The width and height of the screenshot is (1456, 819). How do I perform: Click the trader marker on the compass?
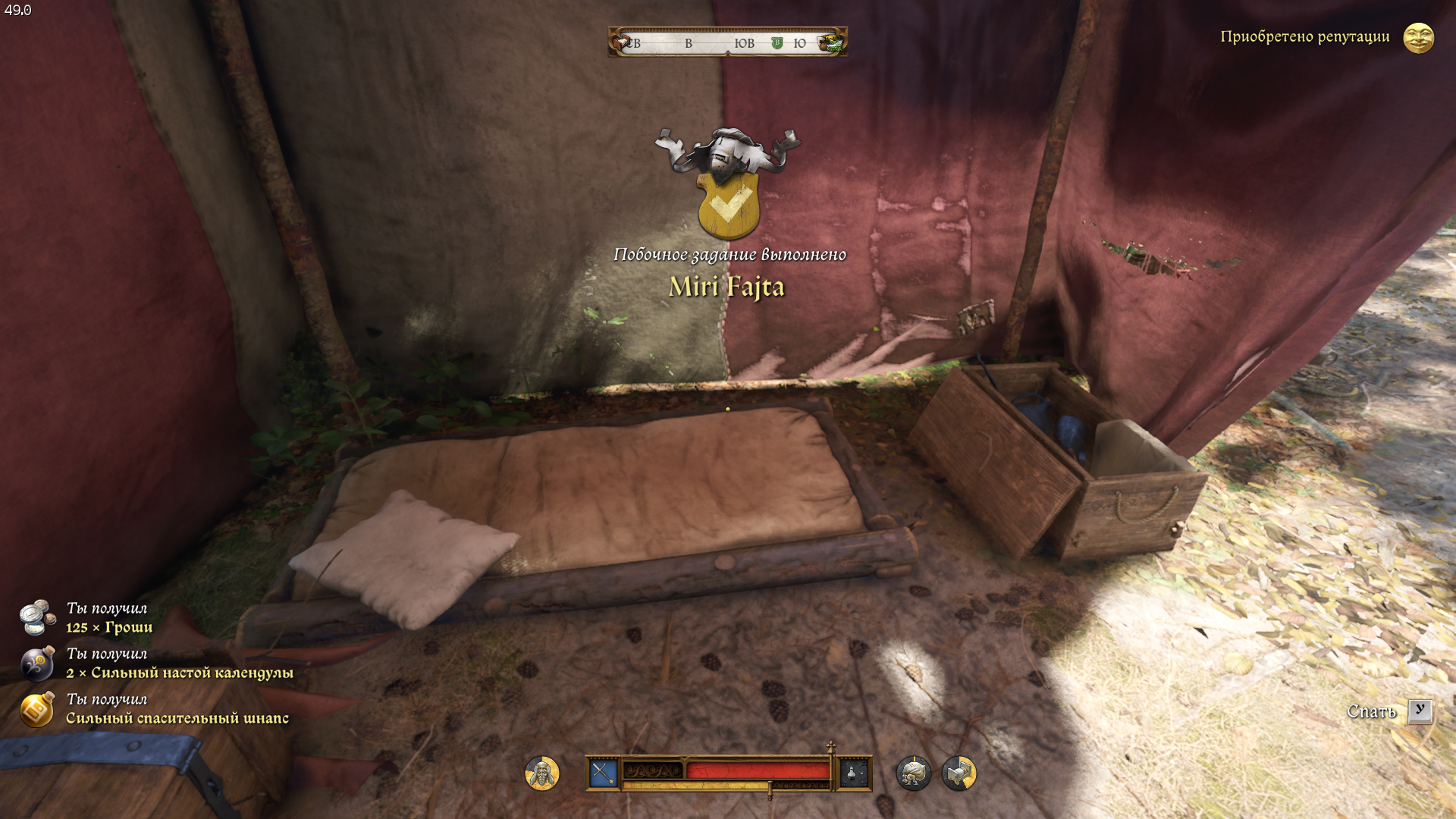pyautogui.click(x=833, y=42)
